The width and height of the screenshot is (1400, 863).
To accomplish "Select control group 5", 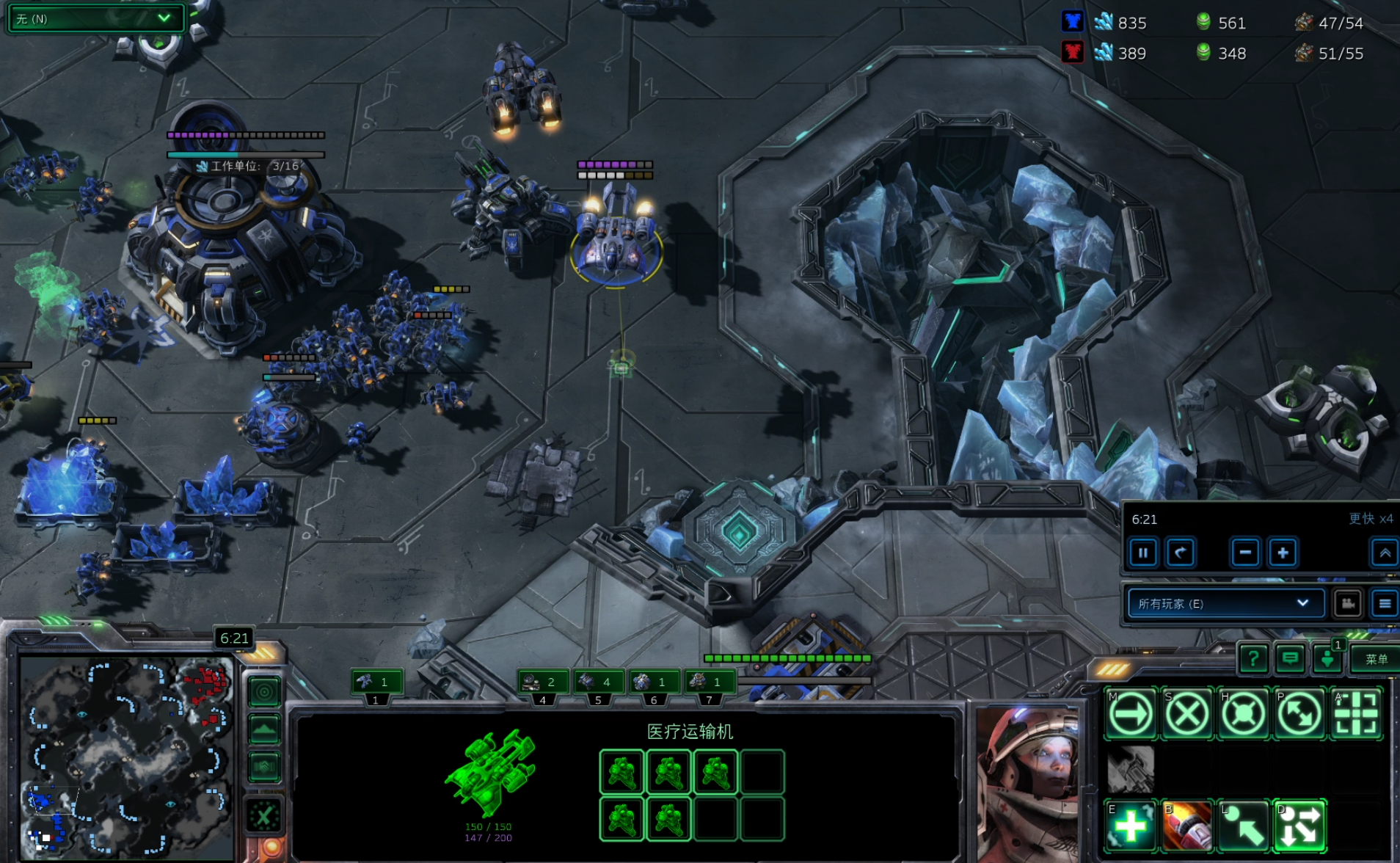I will [x=598, y=682].
